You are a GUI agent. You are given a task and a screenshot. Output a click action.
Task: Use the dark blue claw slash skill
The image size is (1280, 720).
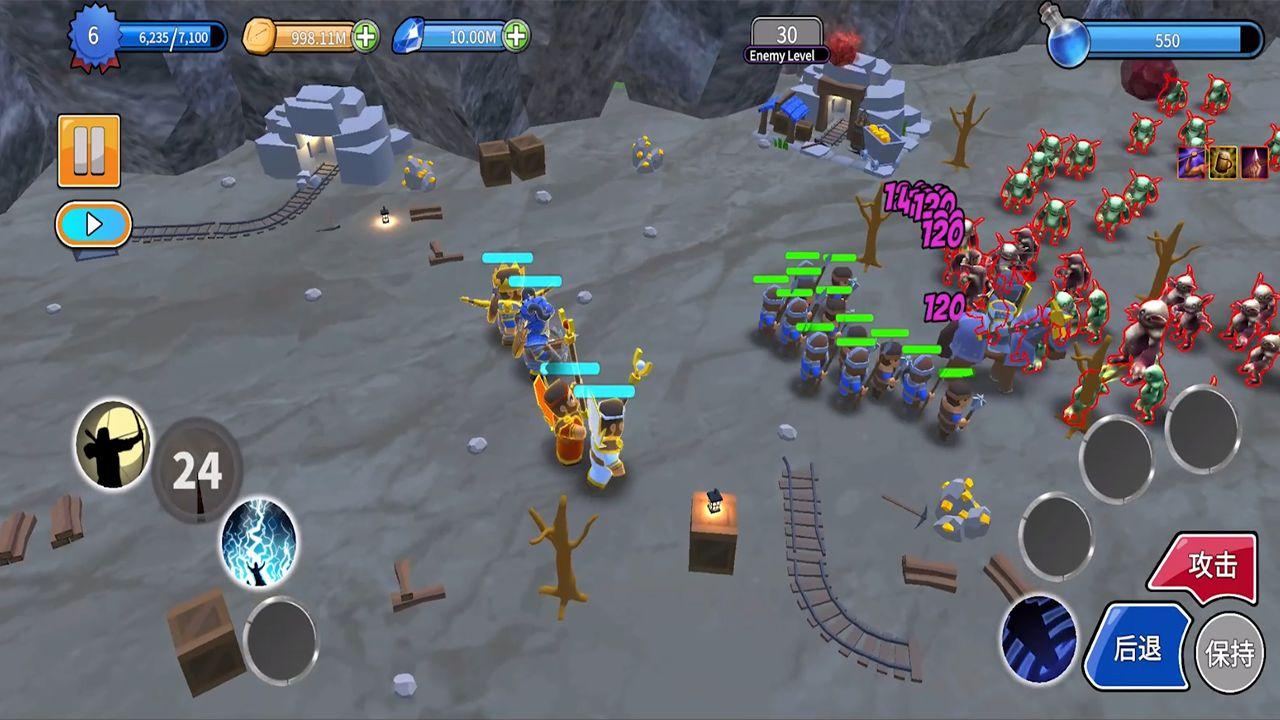(1040, 640)
